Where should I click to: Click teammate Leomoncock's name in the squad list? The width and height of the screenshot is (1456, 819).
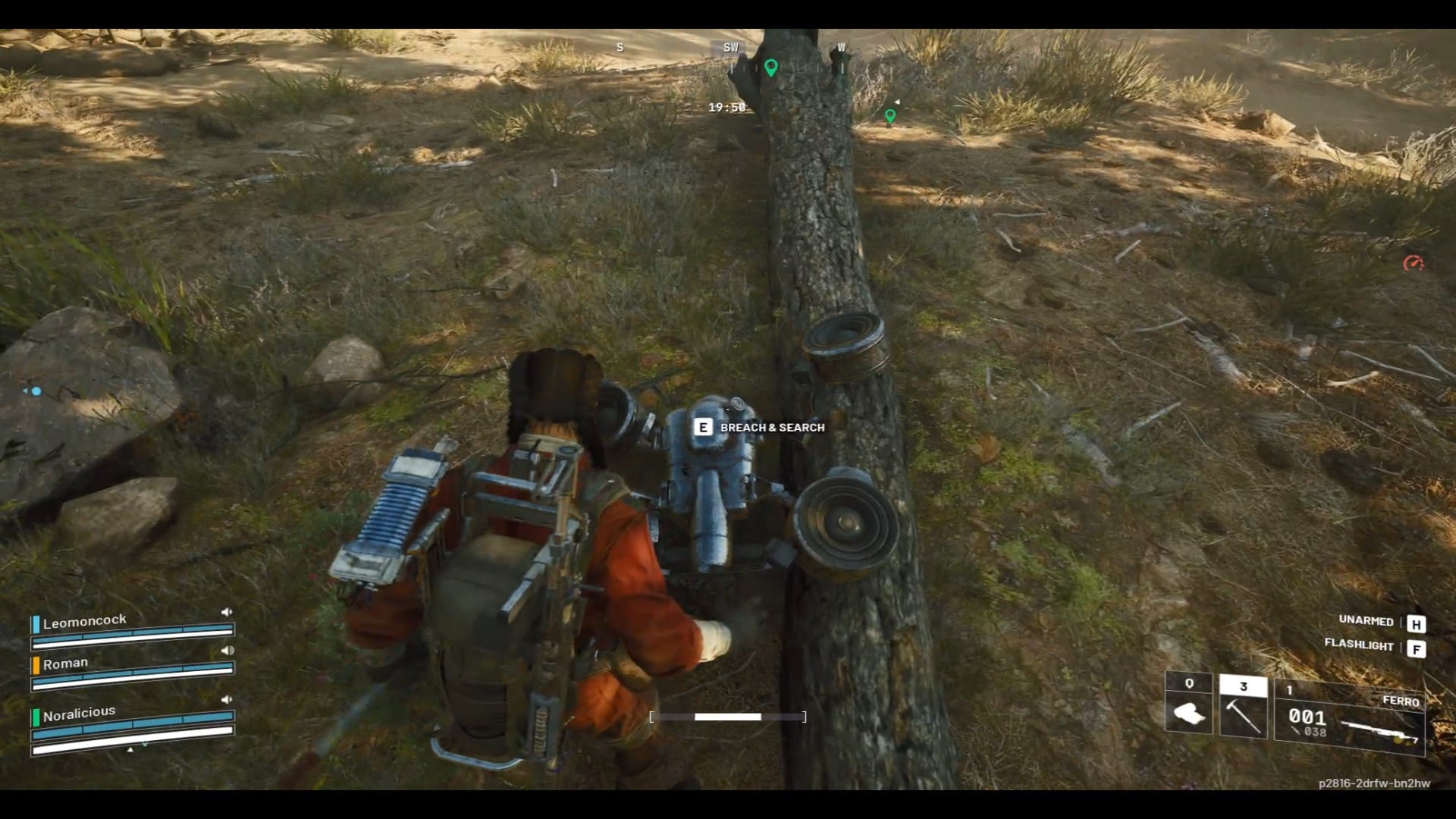coord(84,622)
